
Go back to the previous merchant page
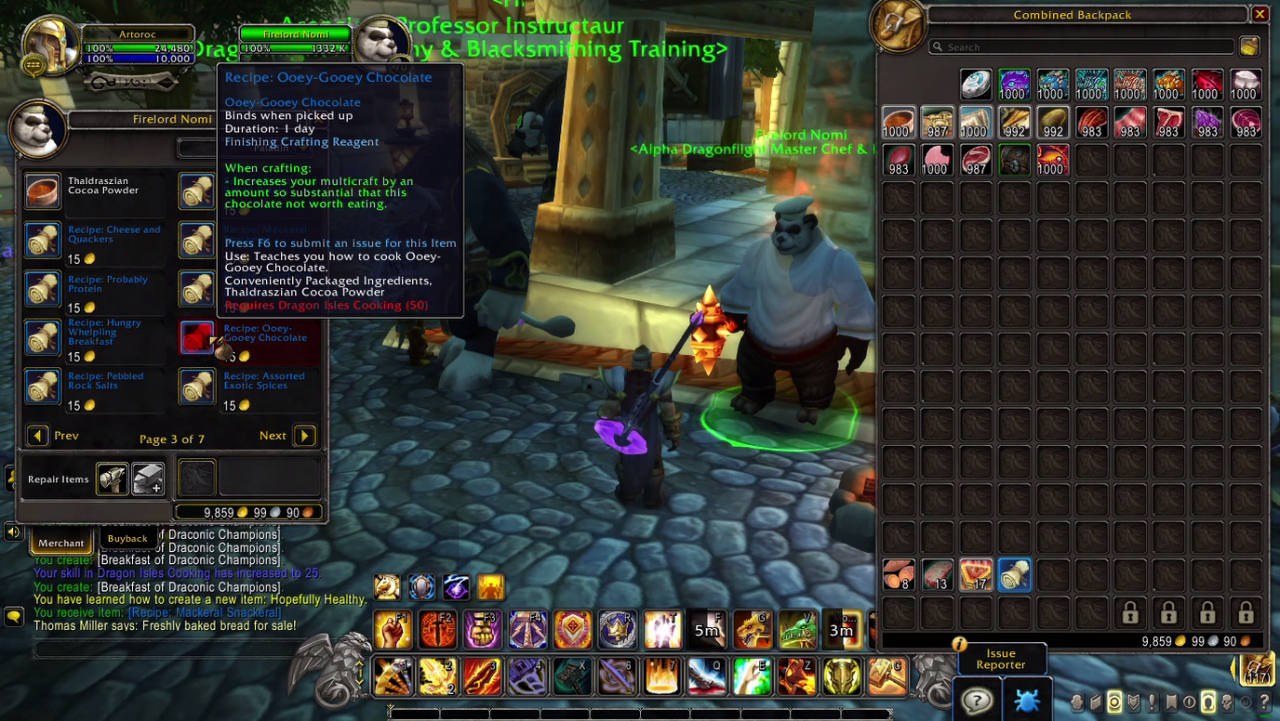pyautogui.click(x=38, y=436)
